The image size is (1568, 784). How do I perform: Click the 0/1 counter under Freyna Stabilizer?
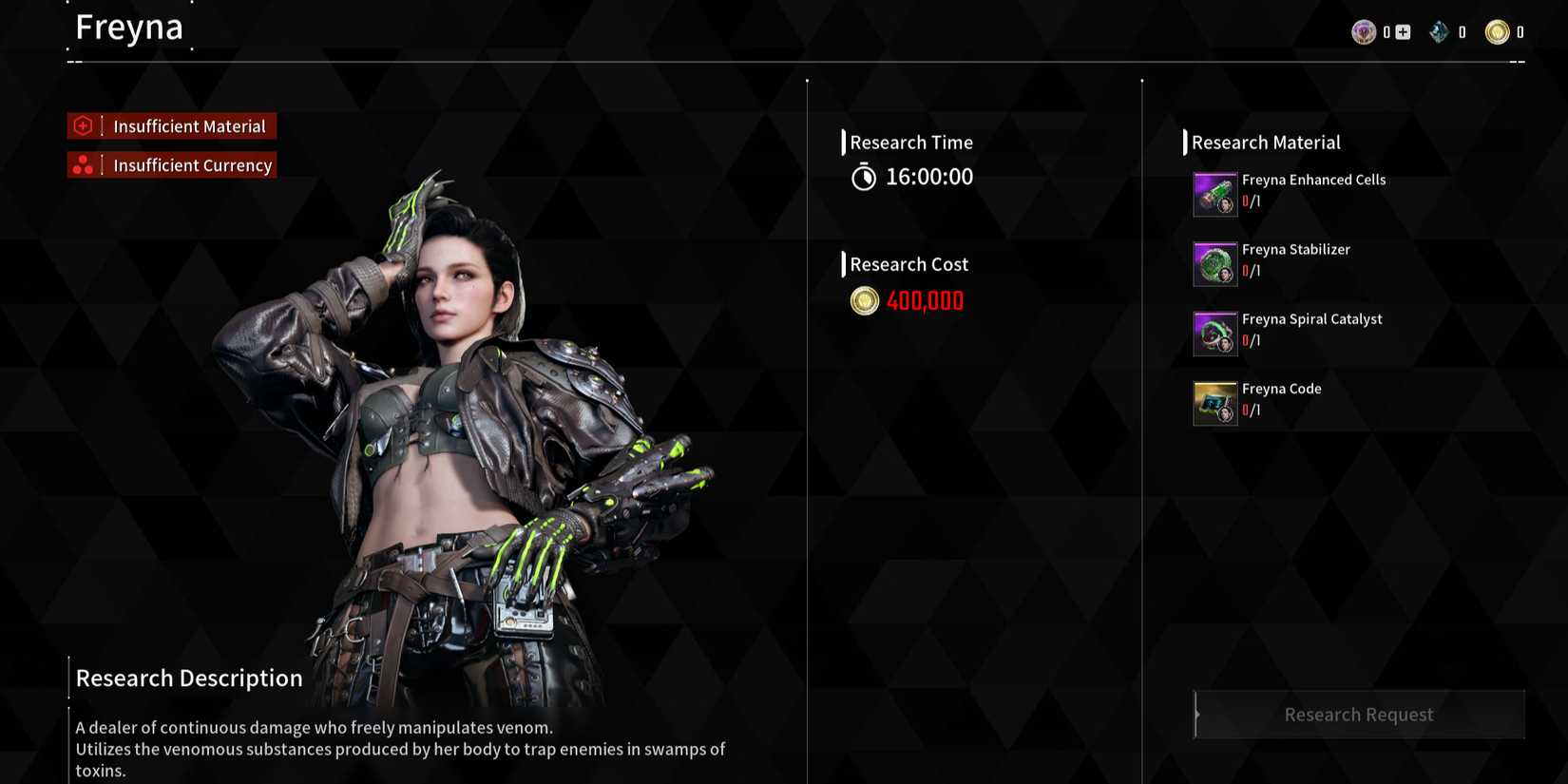click(x=1252, y=271)
